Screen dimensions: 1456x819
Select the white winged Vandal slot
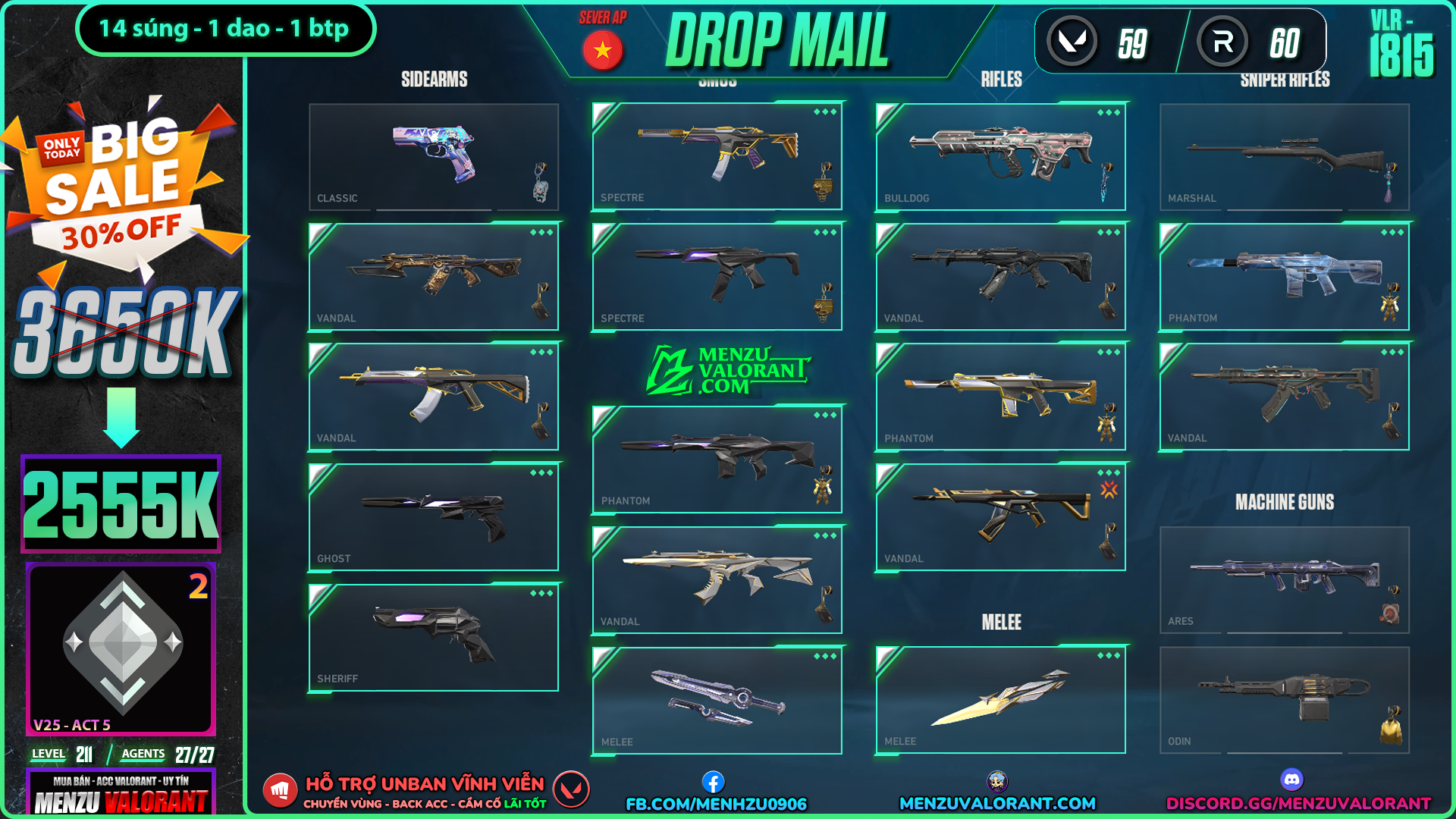(x=717, y=580)
